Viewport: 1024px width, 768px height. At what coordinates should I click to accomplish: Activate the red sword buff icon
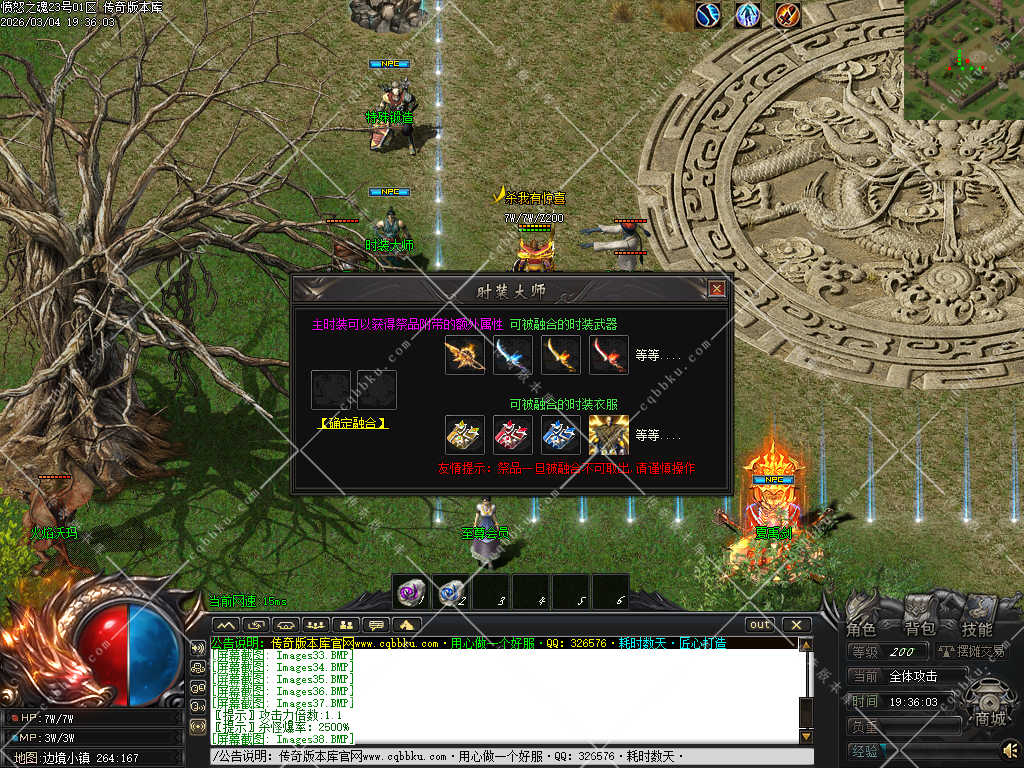[788, 15]
